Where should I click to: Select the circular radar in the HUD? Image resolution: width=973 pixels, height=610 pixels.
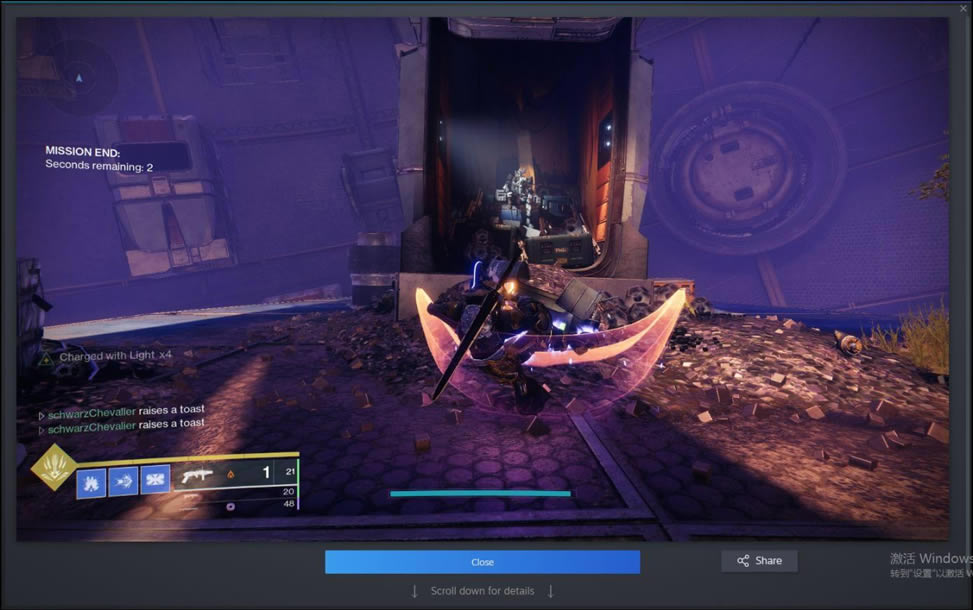pyautogui.click(x=80, y=77)
